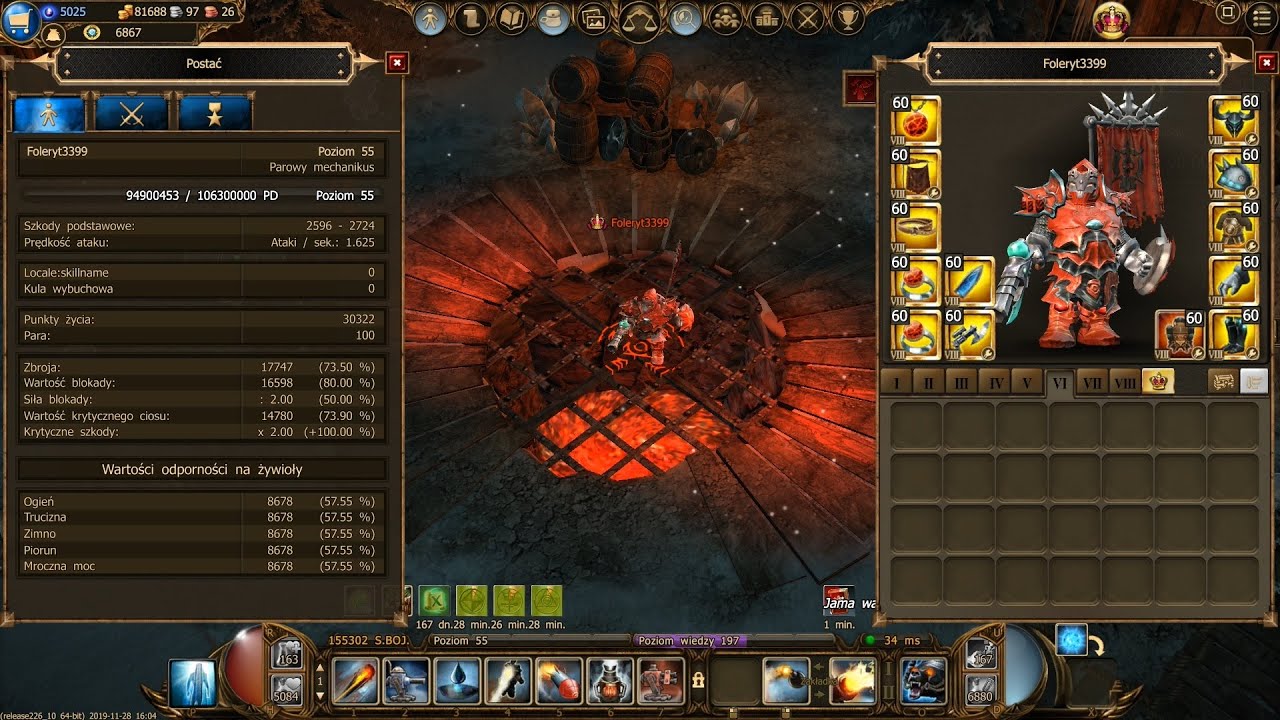The width and height of the screenshot is (1280, 720).
Task: Switch to inventory bag tab VII
Action: coord(1092,383)
